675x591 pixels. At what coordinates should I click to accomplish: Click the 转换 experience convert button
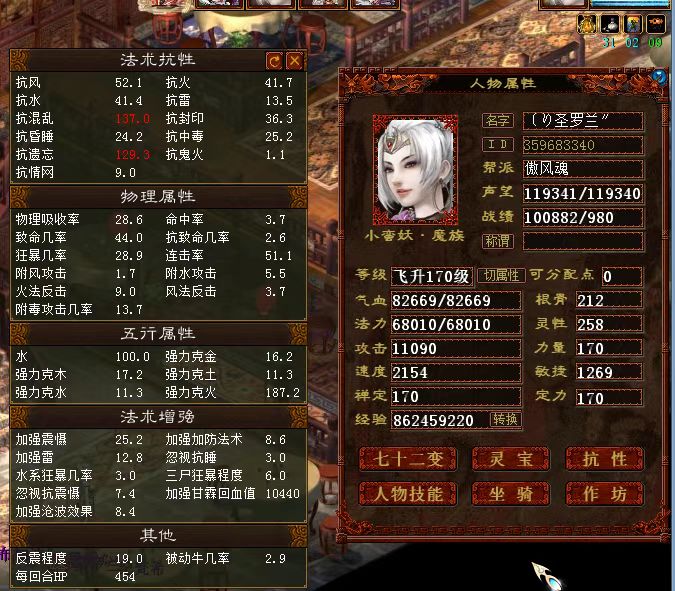click(506, 420)
